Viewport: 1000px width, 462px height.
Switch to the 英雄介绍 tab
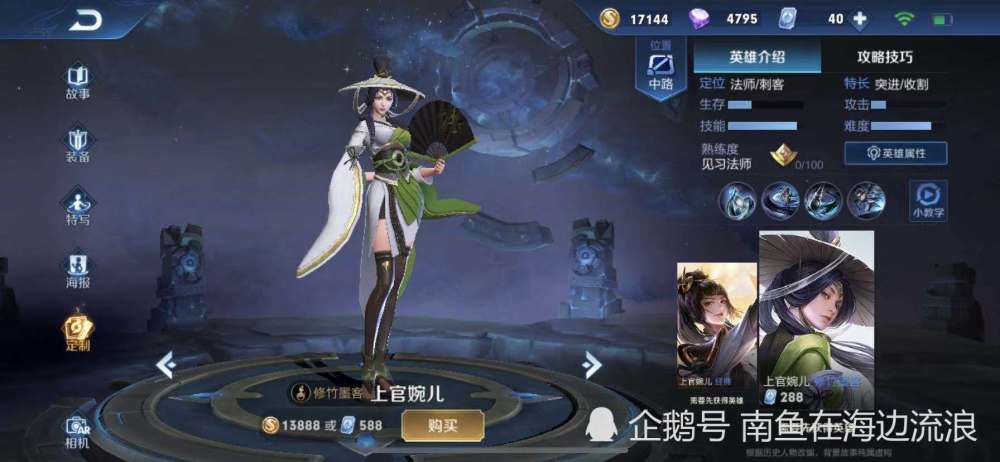[x=757, y=56]
